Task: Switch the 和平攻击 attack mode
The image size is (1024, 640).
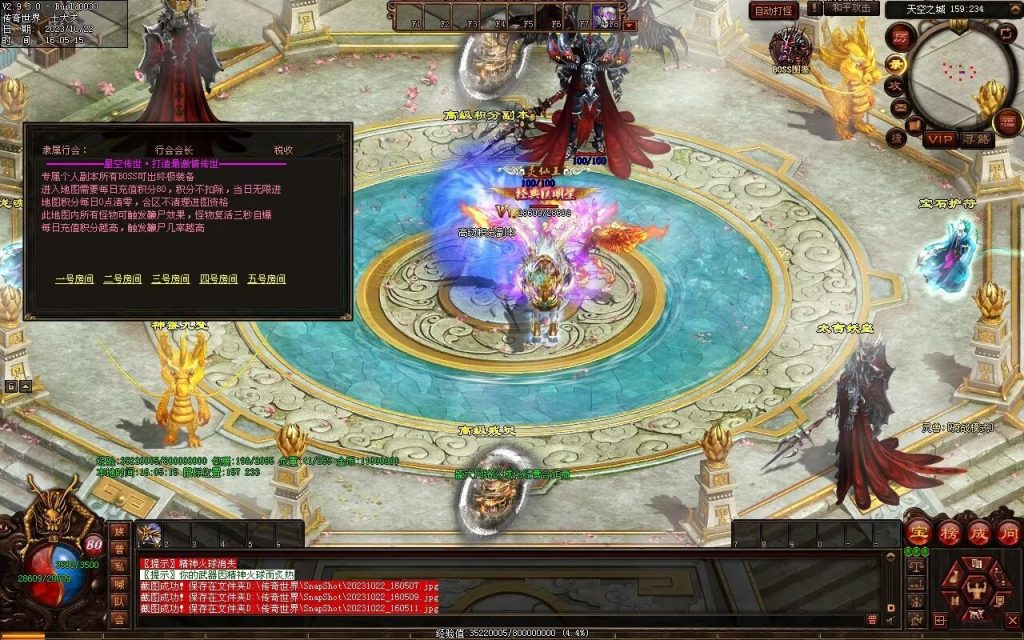Action: pyautogui.click(x=853, y=9)
